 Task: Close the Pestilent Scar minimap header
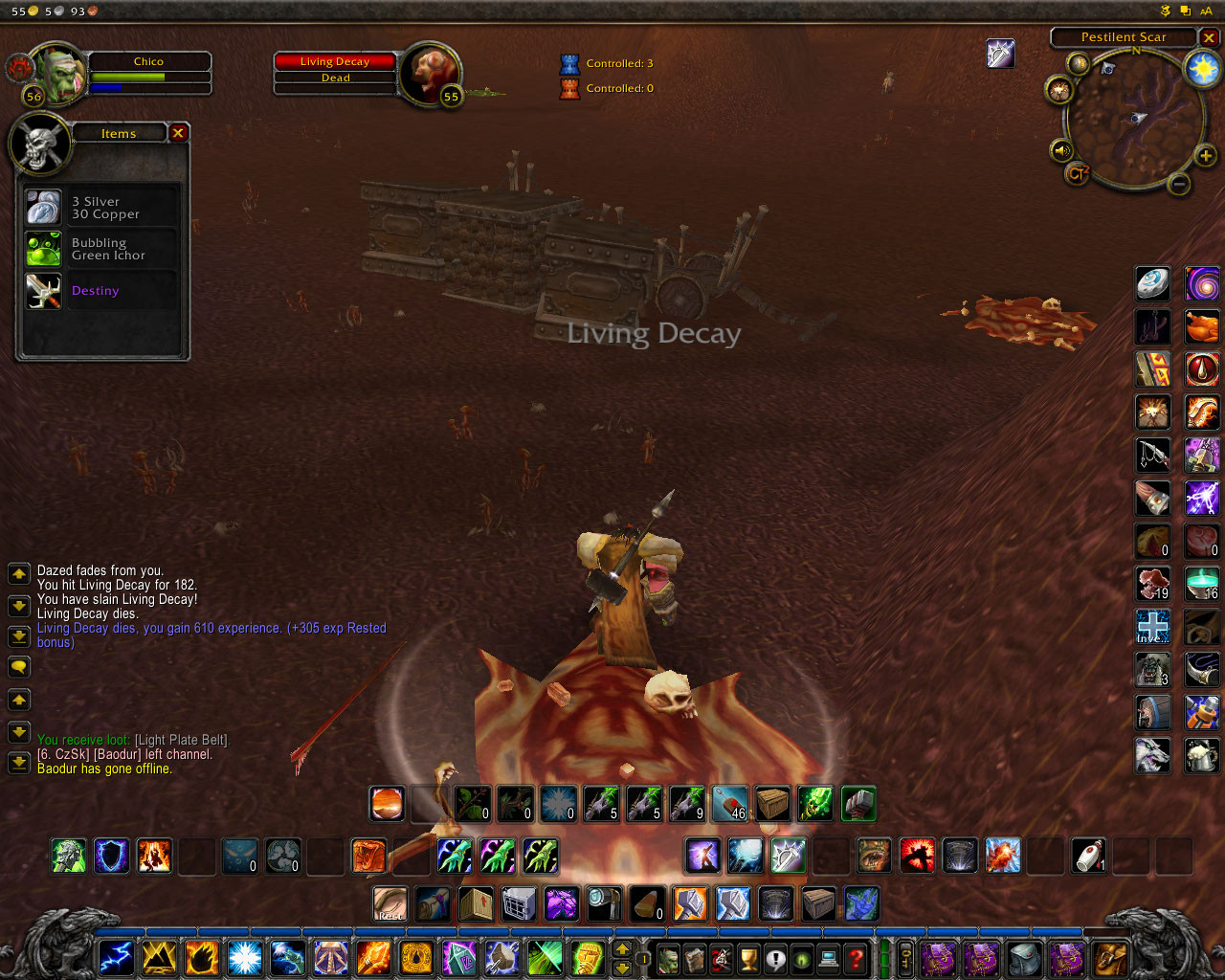click(x=1210, y=37)
